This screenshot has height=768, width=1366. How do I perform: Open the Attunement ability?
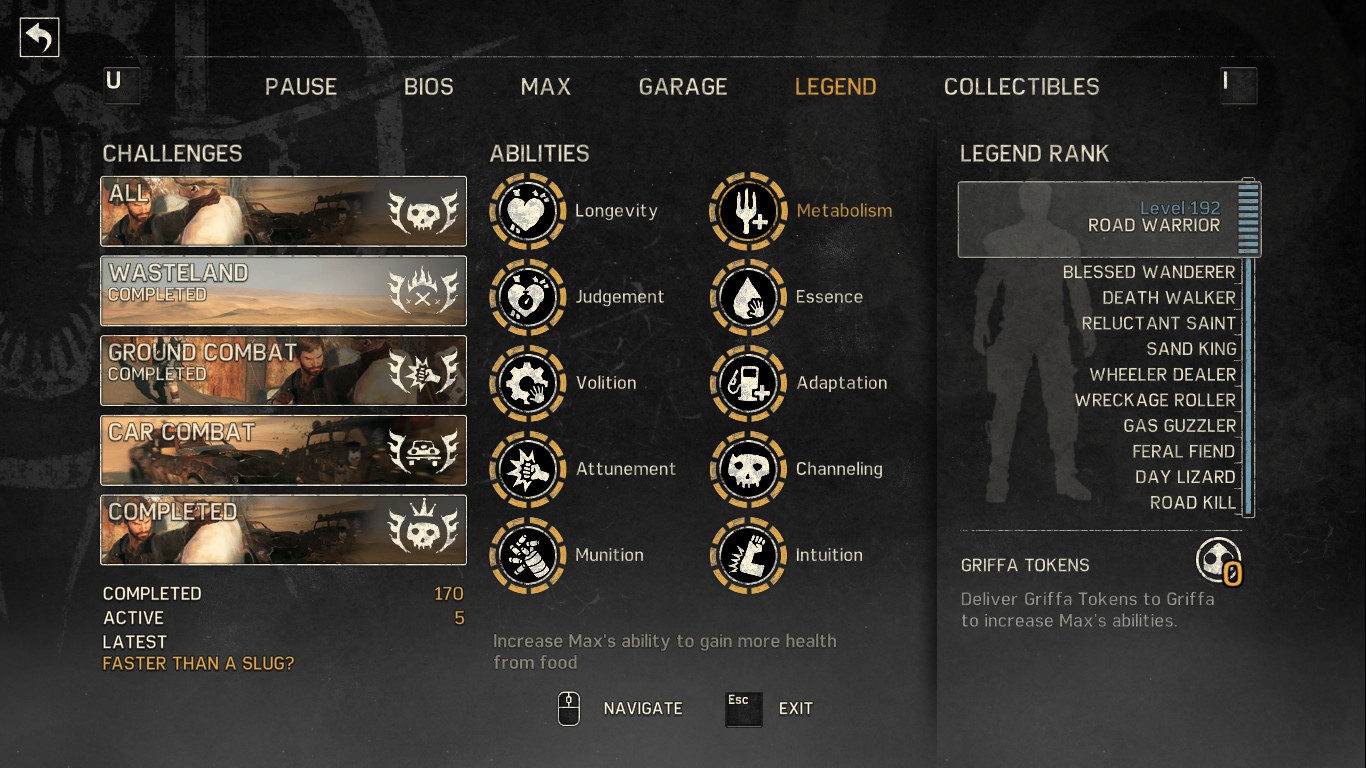tap(527, 469)
